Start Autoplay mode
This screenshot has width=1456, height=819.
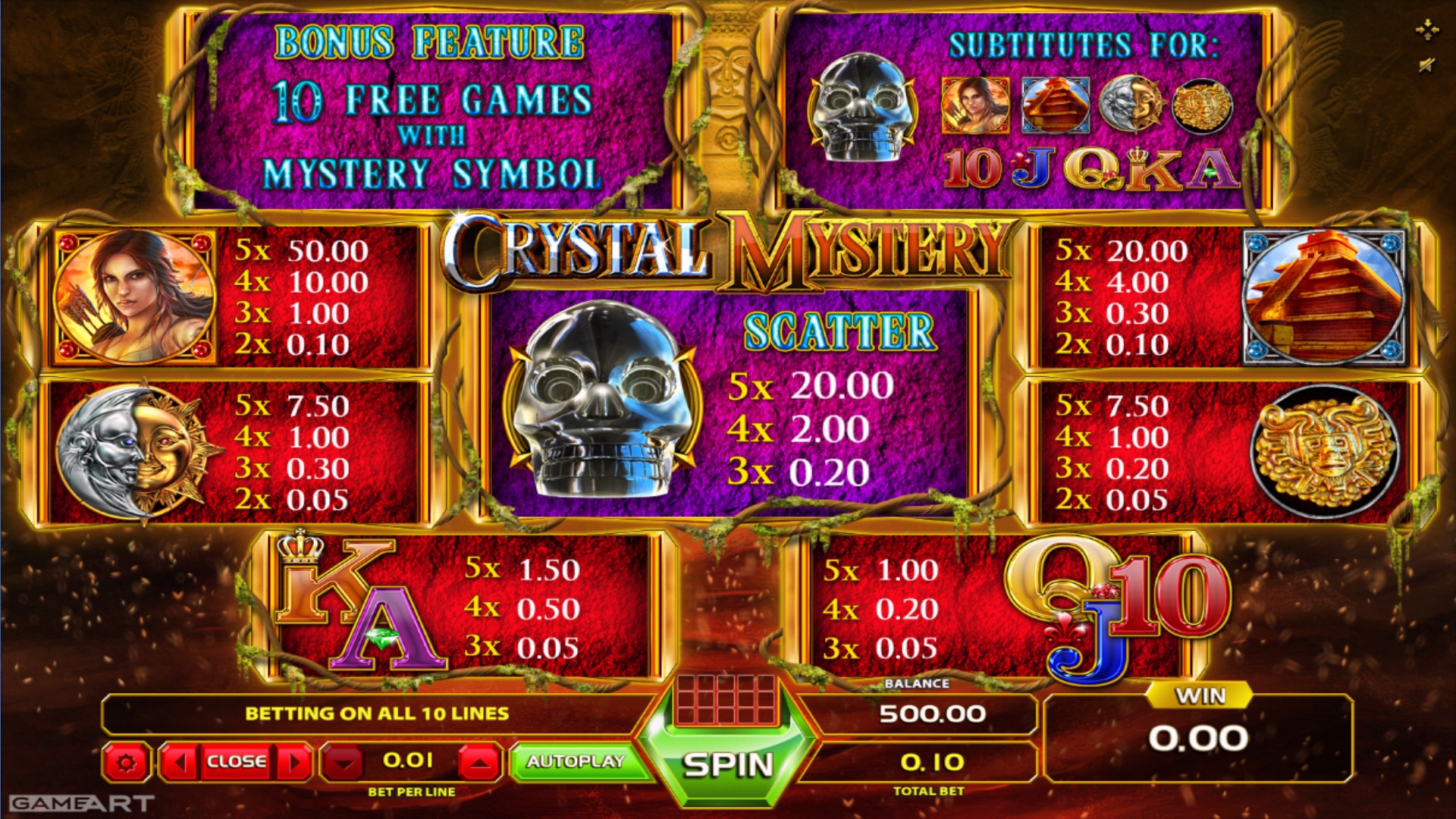pos(576,761)
